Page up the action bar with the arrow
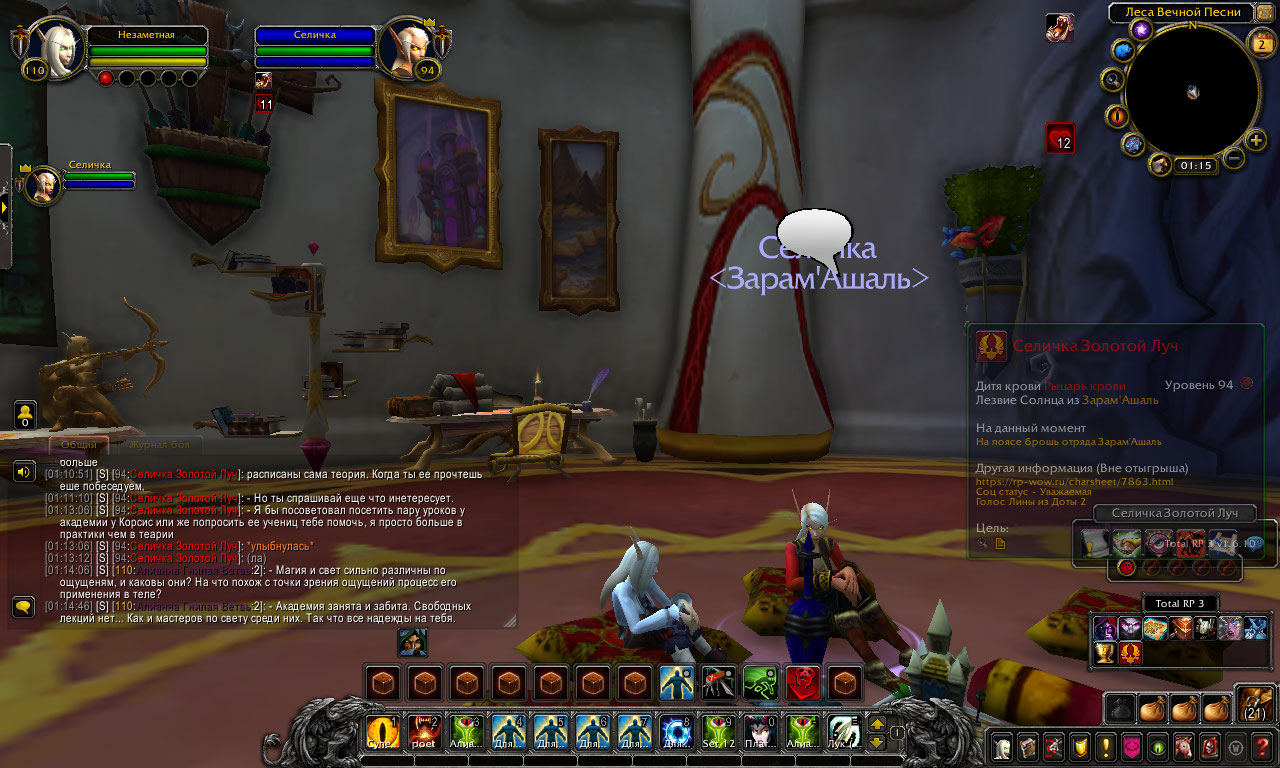Viewport: 1280px width, 768px height. tap(877, 724)
